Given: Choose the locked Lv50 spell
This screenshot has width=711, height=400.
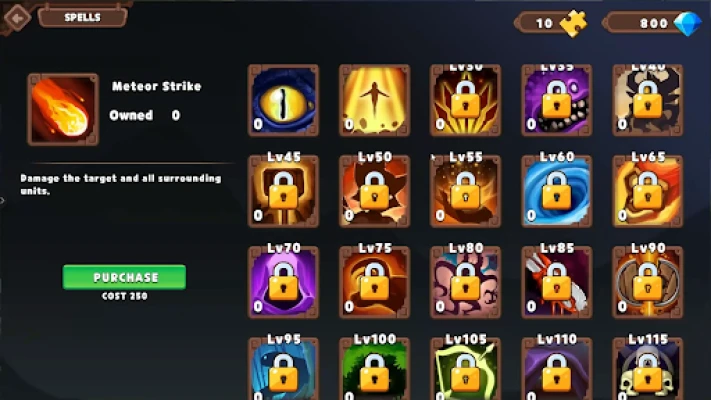Looking at the screenshot, I should [x=374, y=191].
